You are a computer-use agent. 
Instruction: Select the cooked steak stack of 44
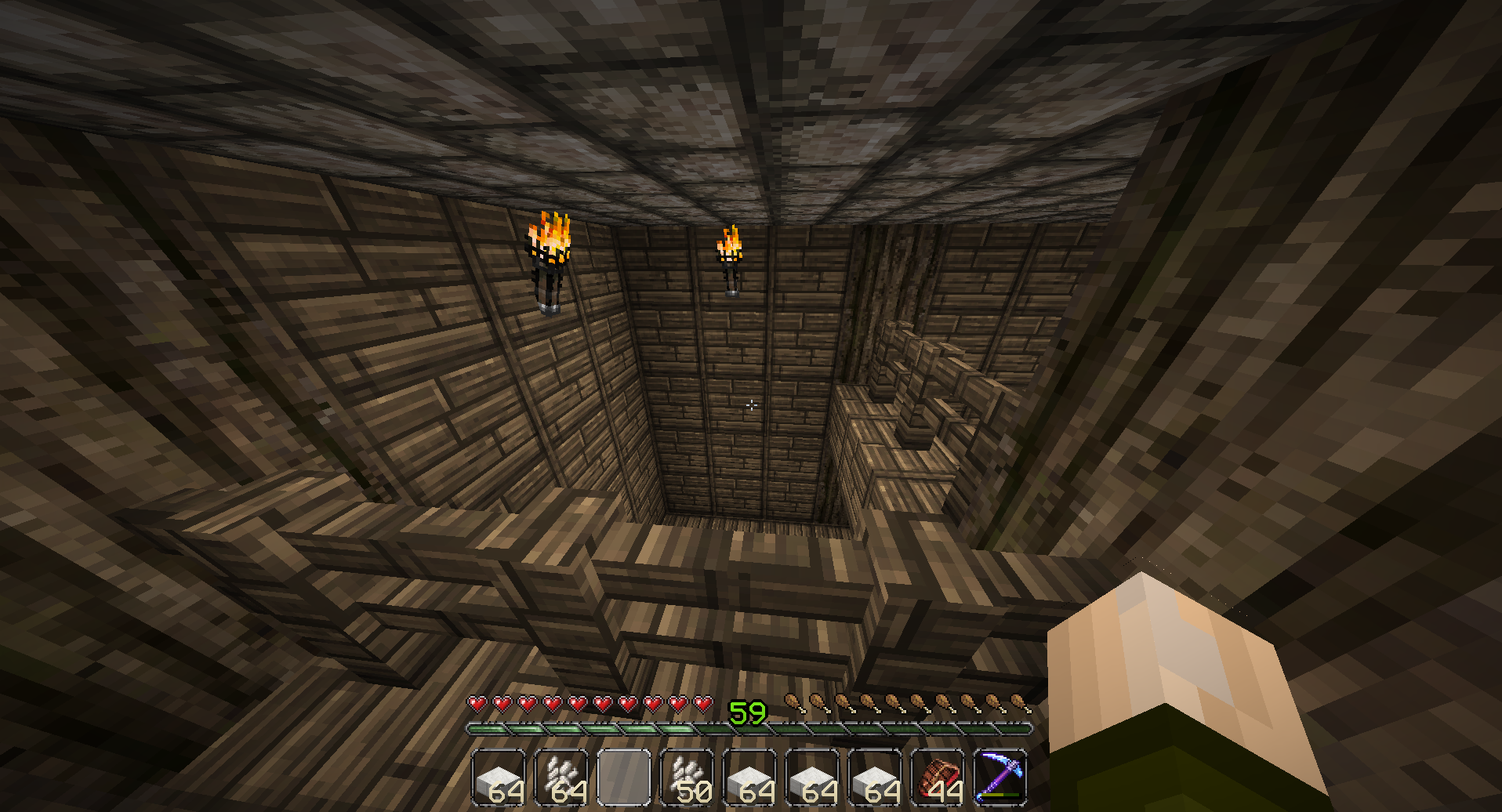click(x=937, y=777)
